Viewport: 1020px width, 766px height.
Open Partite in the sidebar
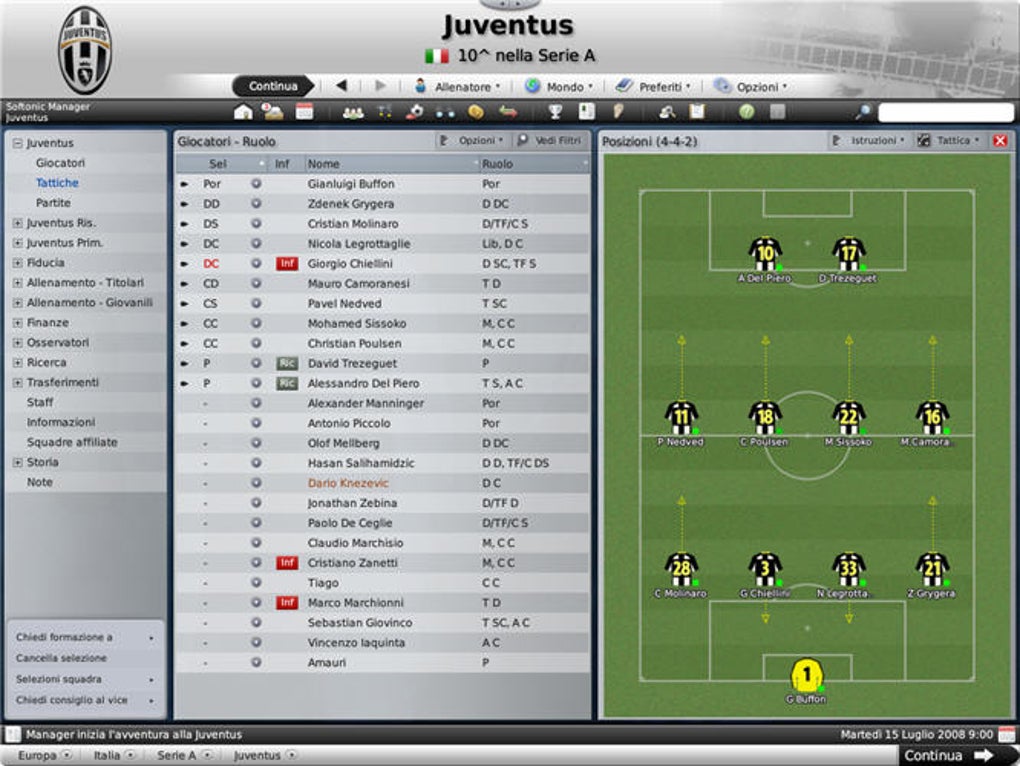(53, 203)
